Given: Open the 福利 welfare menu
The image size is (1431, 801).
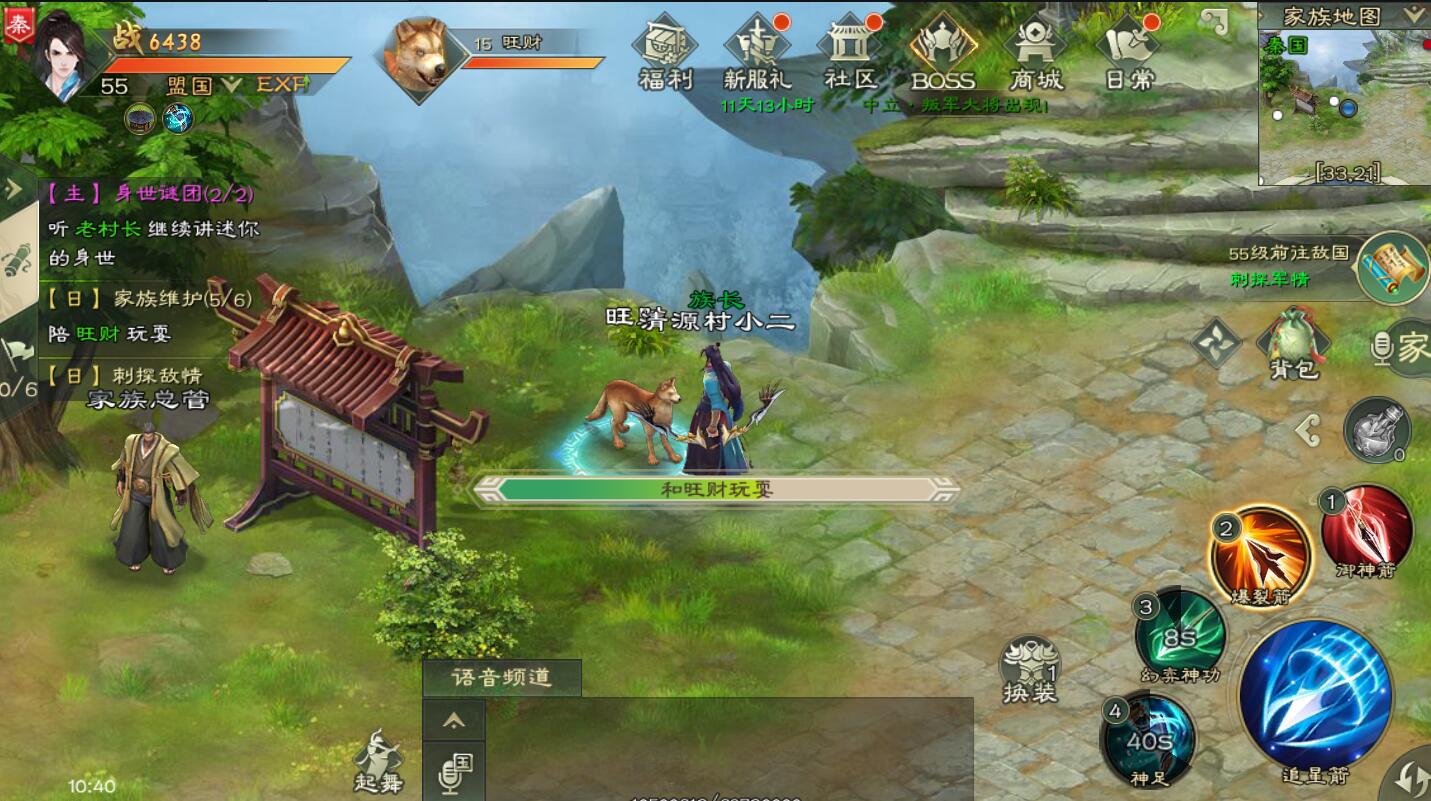Looking at the screenshot, I should (666, 52).
